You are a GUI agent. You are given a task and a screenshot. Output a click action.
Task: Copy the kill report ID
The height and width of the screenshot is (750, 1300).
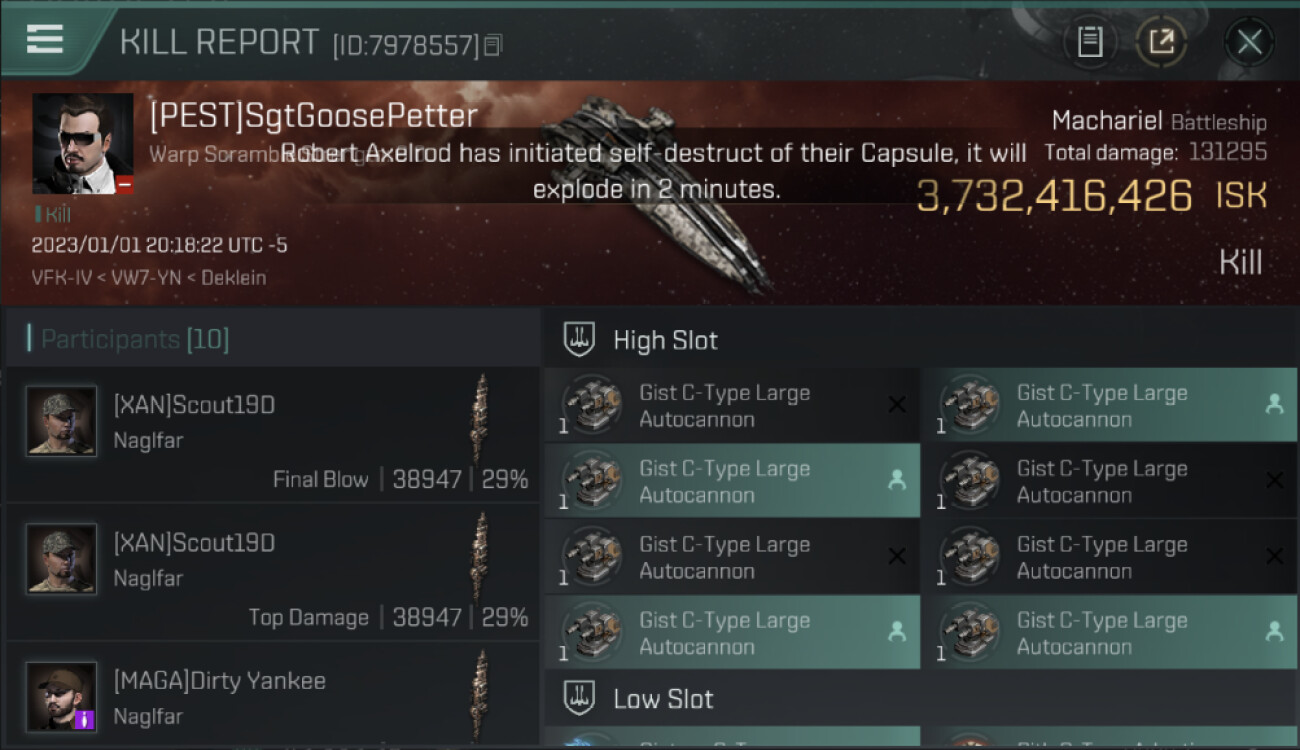493,45
